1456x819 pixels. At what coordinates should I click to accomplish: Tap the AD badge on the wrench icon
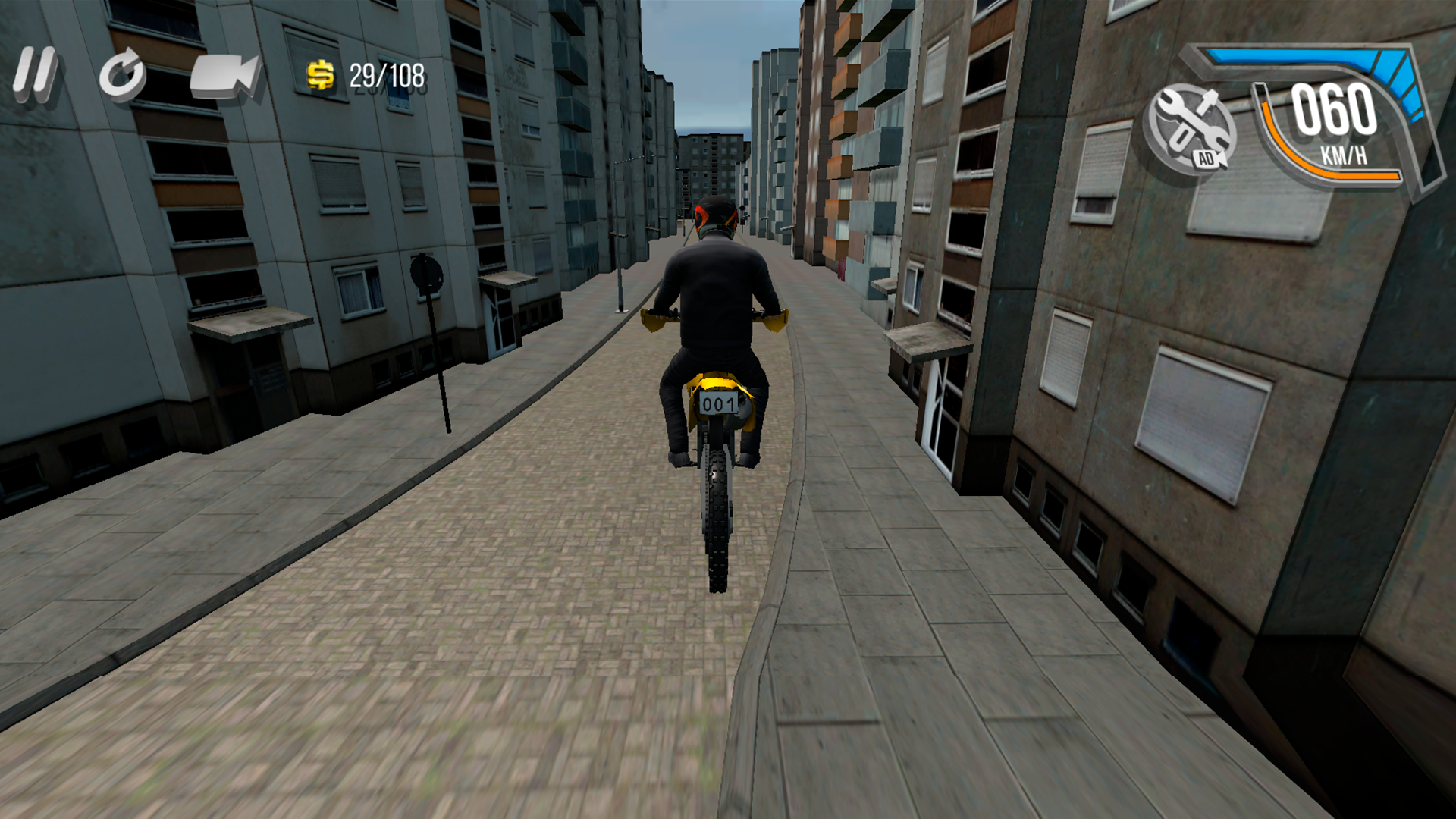[1207, 160]
